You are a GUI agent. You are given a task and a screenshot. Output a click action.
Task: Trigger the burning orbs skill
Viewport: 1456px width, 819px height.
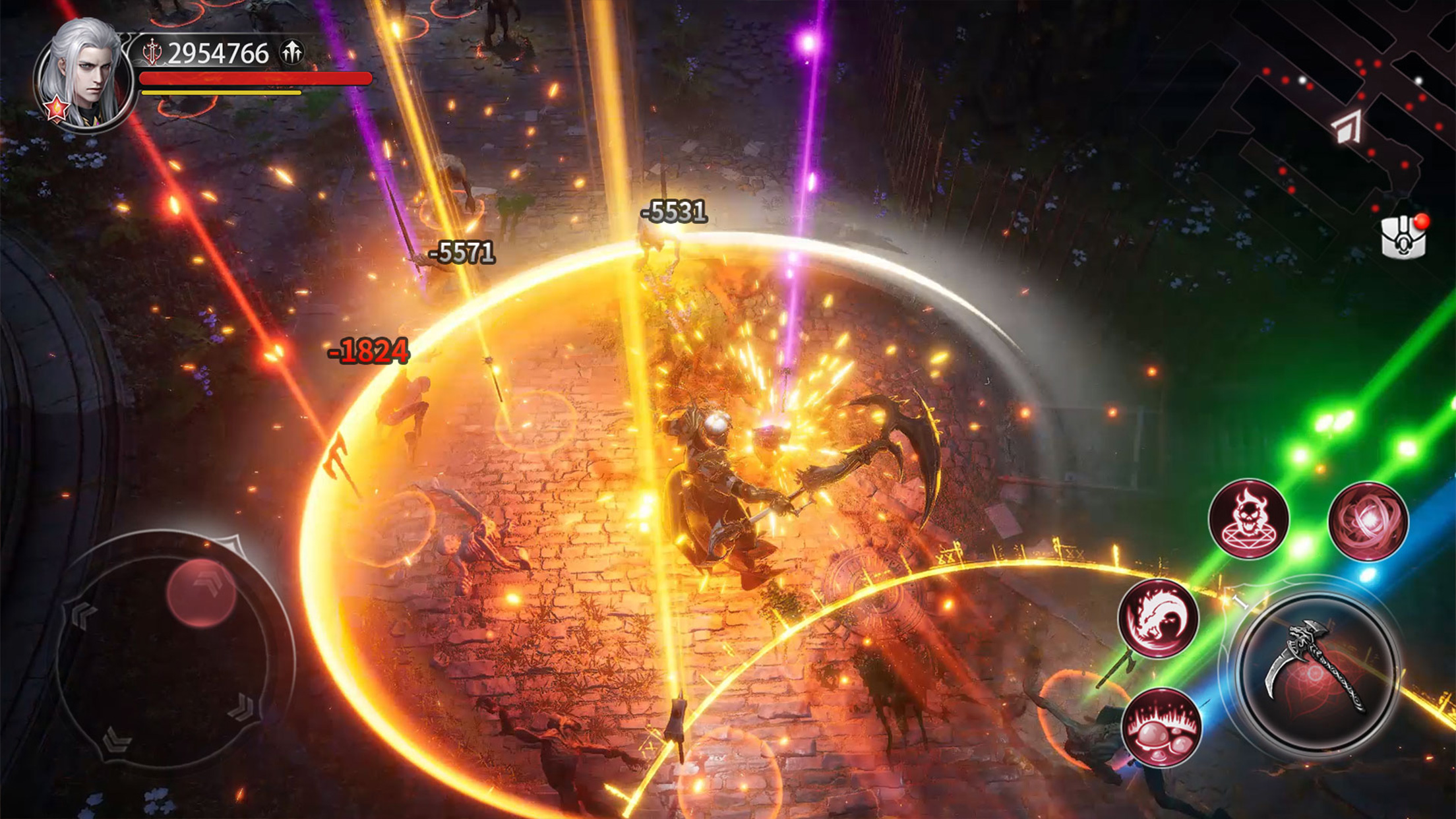pos(1161,727)
